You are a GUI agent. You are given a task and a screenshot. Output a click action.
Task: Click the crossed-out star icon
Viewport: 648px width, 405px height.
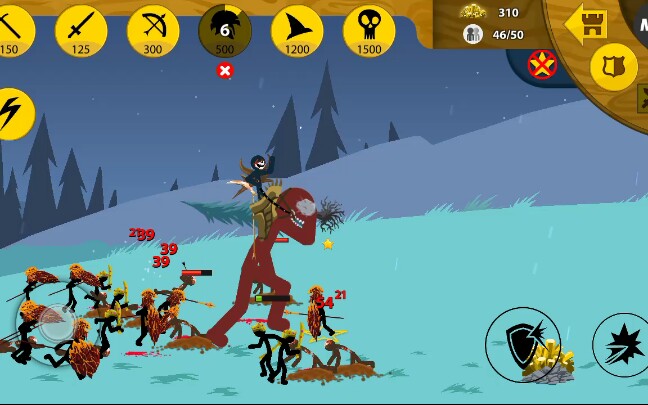point(543,66)
